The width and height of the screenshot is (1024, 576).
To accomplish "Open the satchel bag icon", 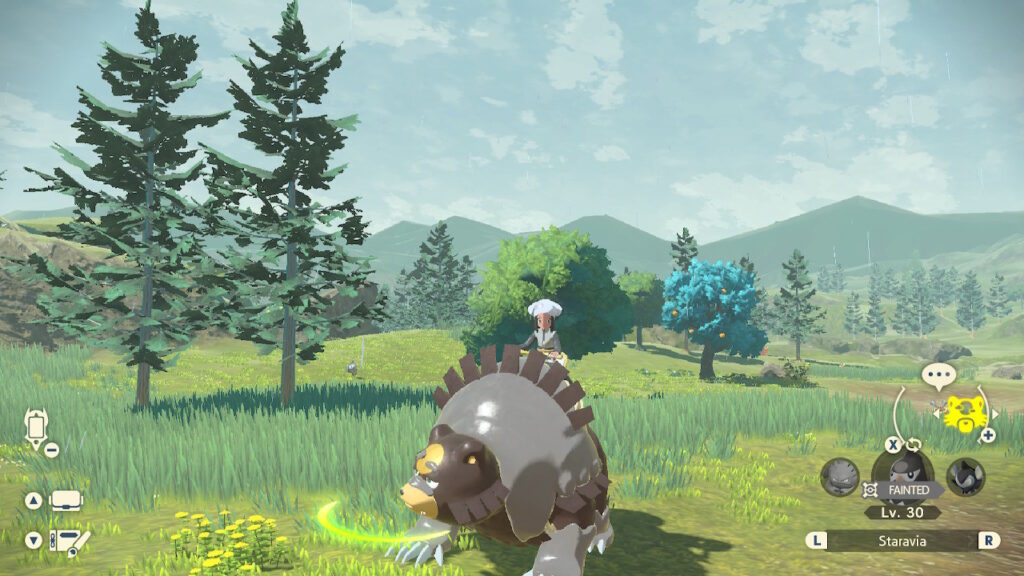I will click(66, 500).
